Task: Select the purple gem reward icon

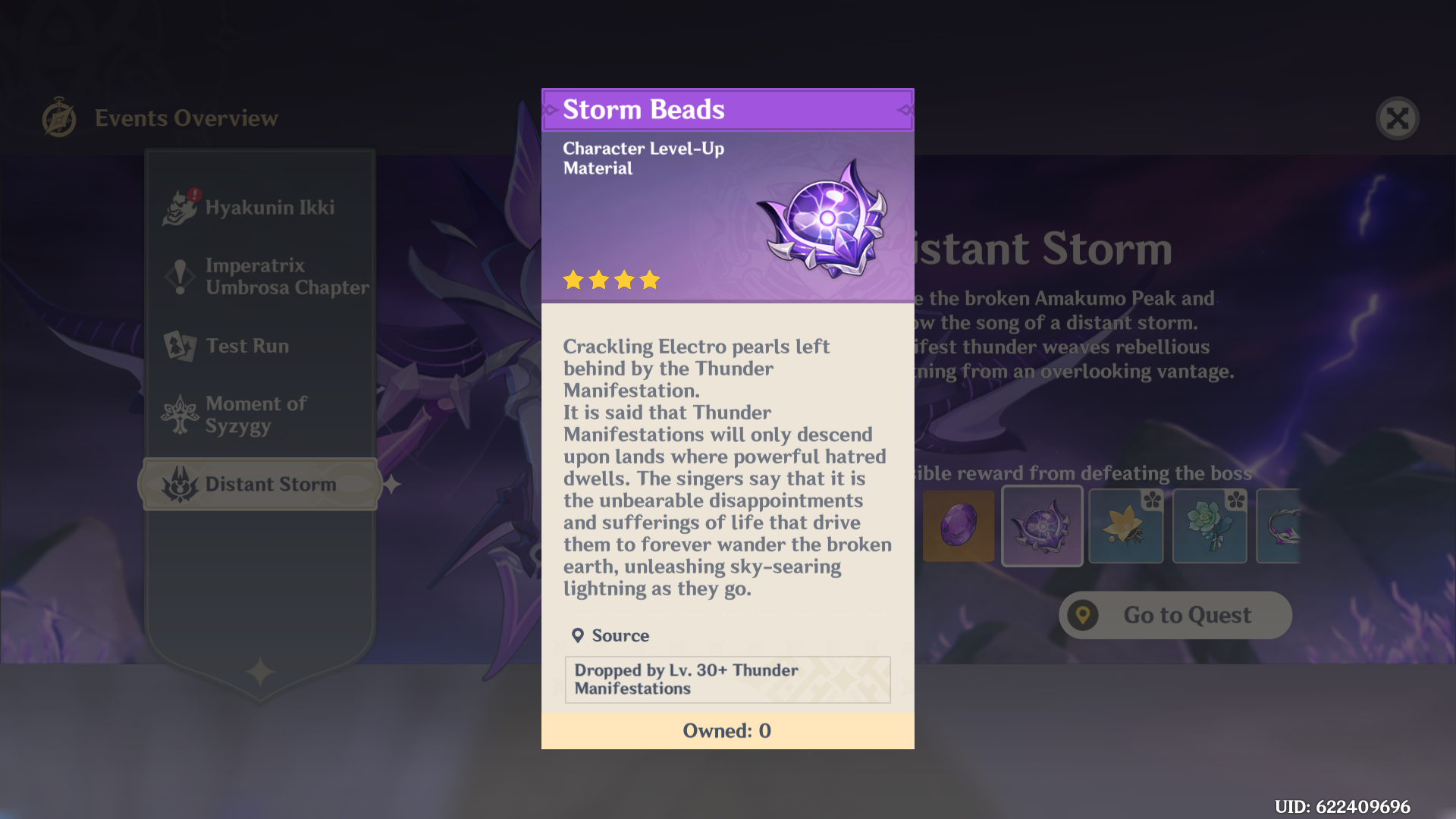Action: [x=959, y=526]
